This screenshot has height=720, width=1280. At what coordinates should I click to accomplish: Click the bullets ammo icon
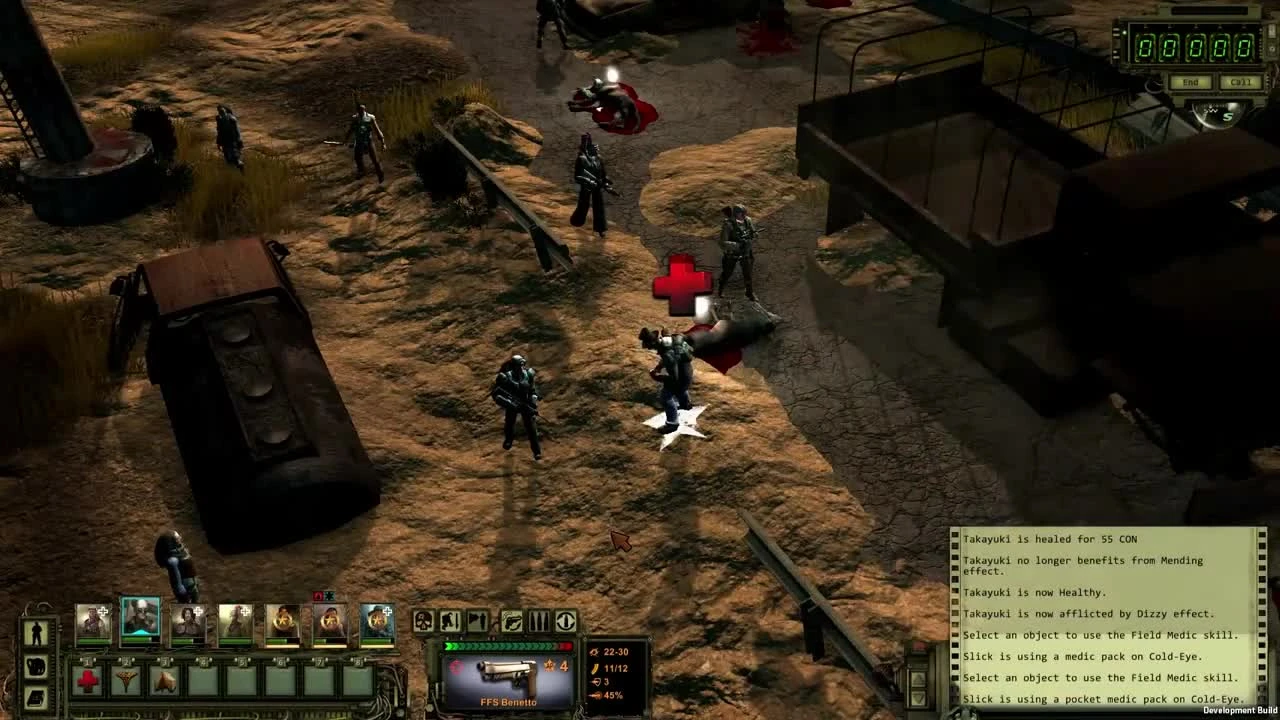(539, 622)
